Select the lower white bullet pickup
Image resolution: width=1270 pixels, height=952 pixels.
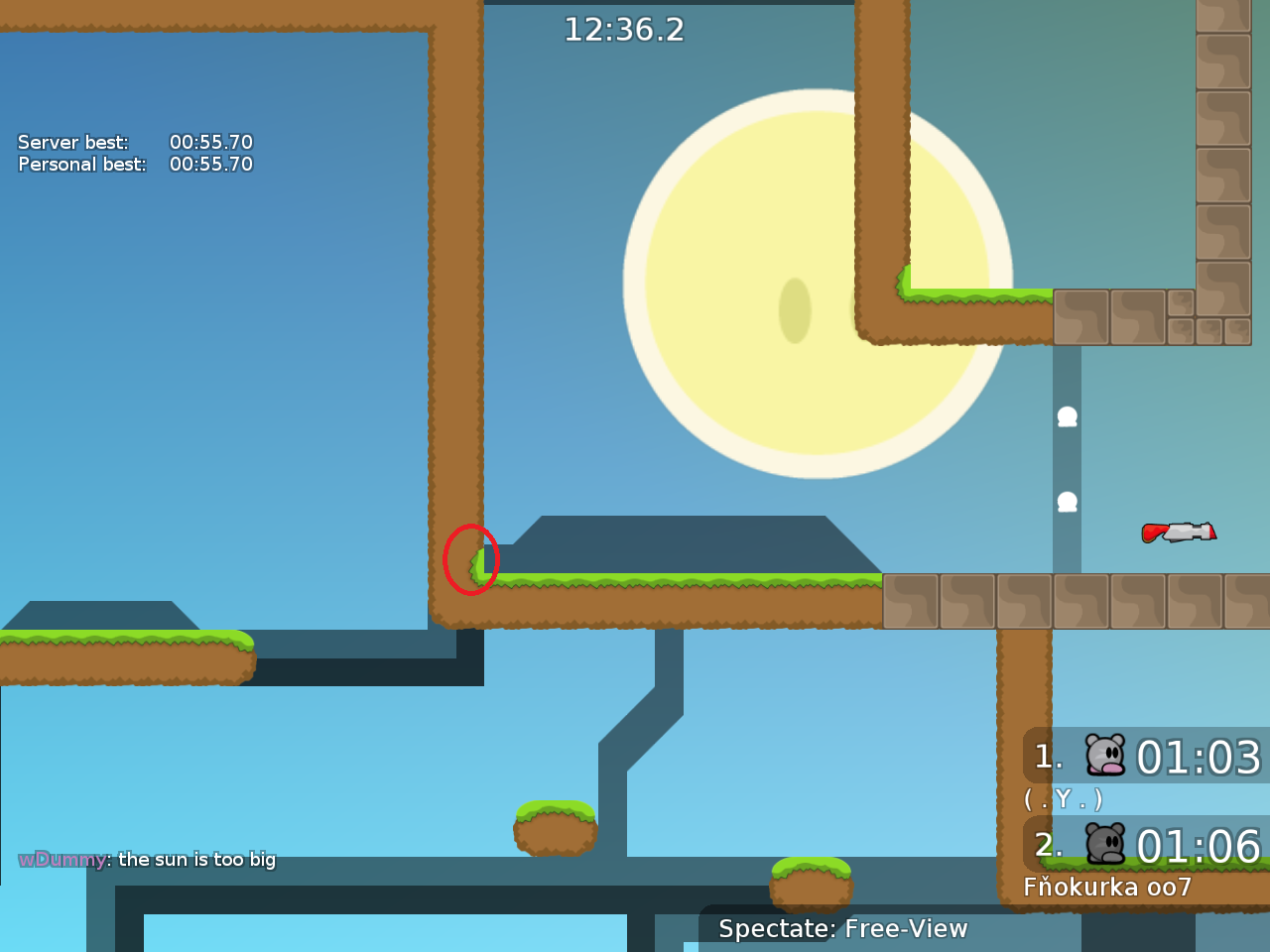click(1066, 502)
